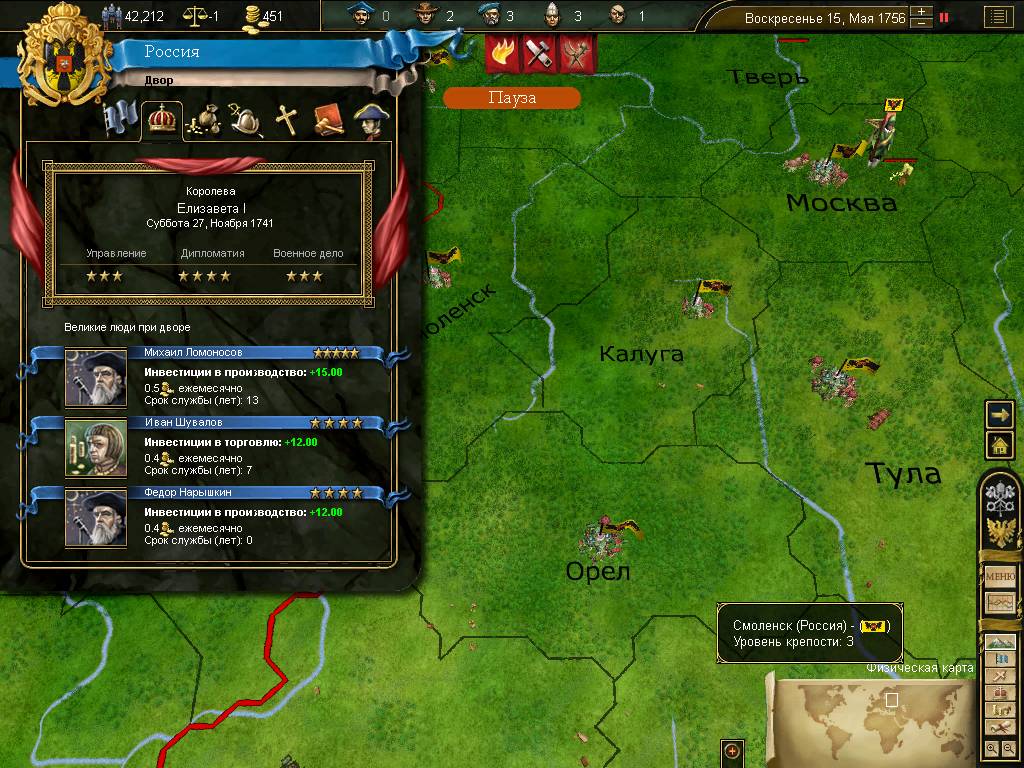1024x768 pixels.
Task: Increase game speed with the plus button
Action: point(922,12)
